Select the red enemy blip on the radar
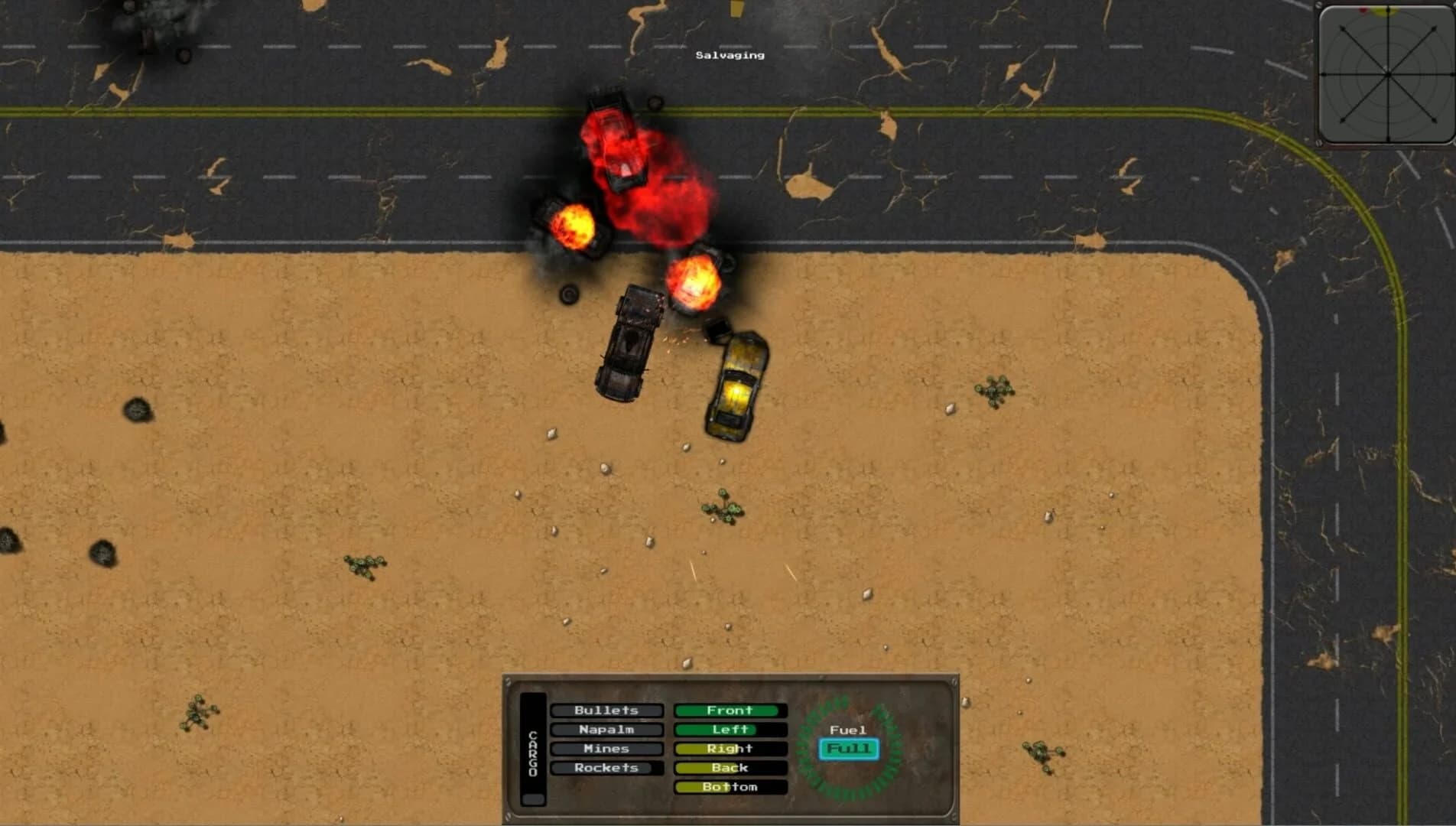 (1363, 10)
